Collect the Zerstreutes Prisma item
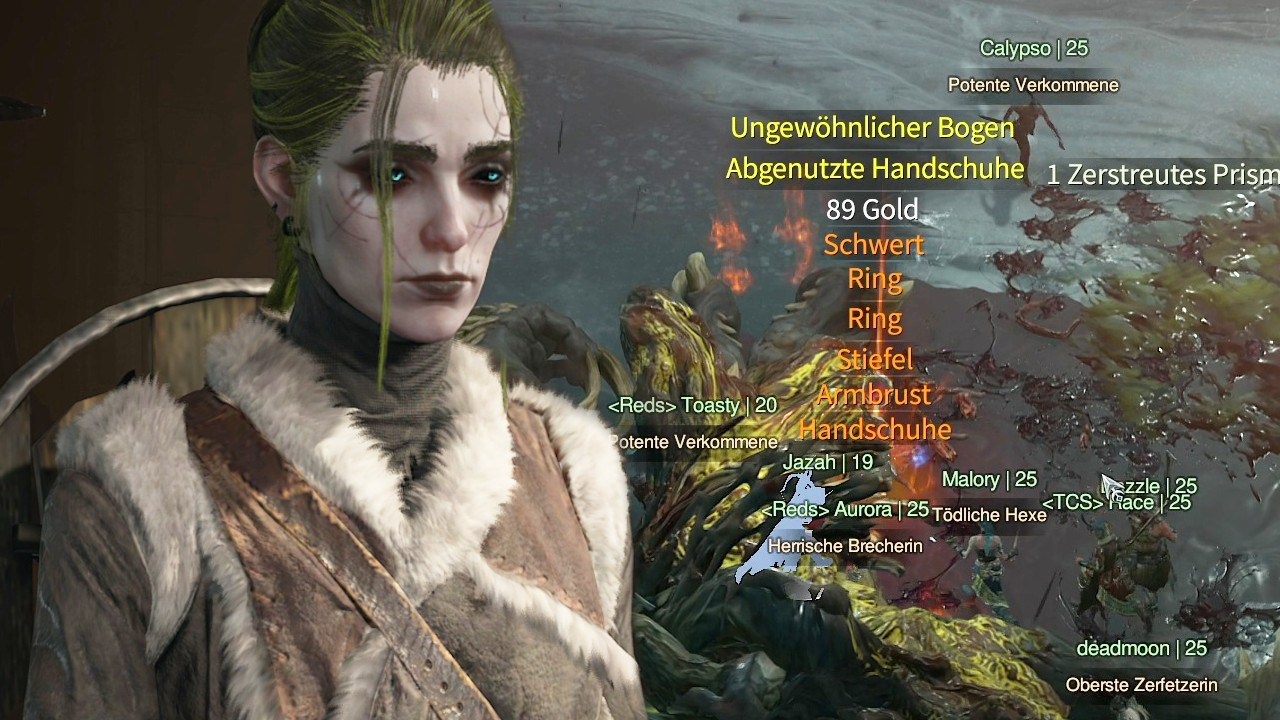 [1163, 175]
